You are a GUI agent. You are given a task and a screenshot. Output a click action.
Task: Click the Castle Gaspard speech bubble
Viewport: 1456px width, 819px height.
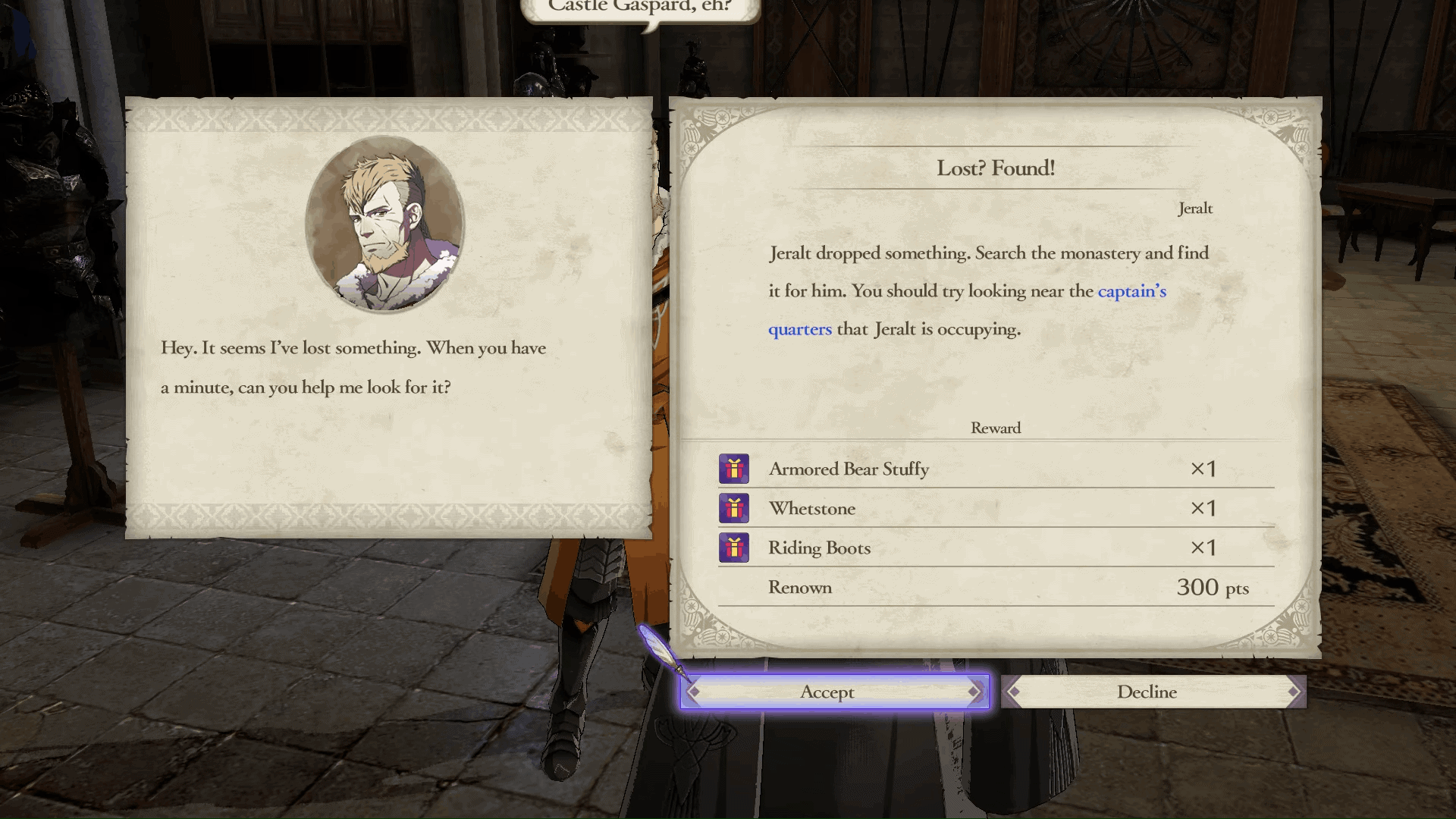(639, 8)
